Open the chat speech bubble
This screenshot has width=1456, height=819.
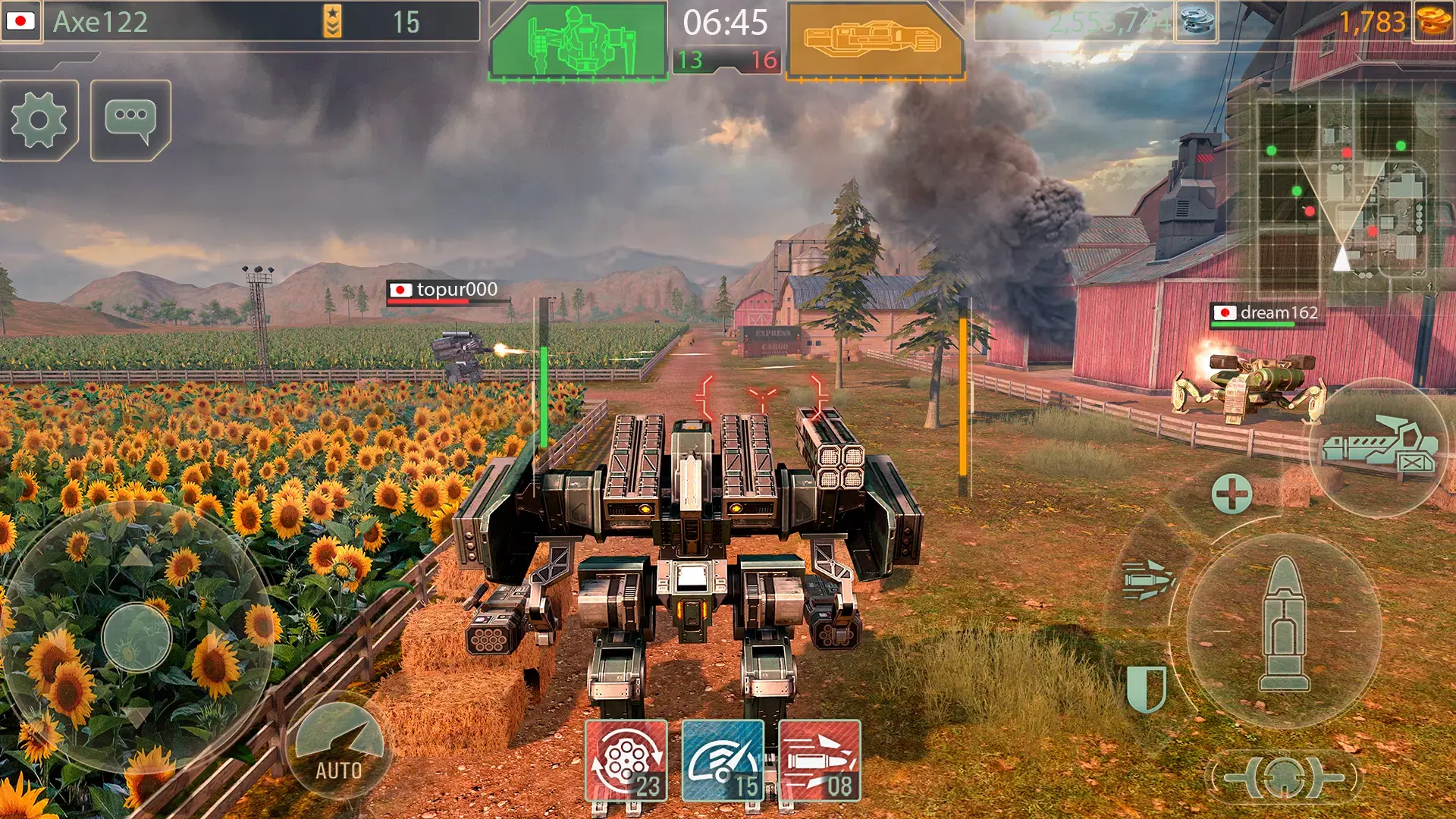(x=130, y=120)
